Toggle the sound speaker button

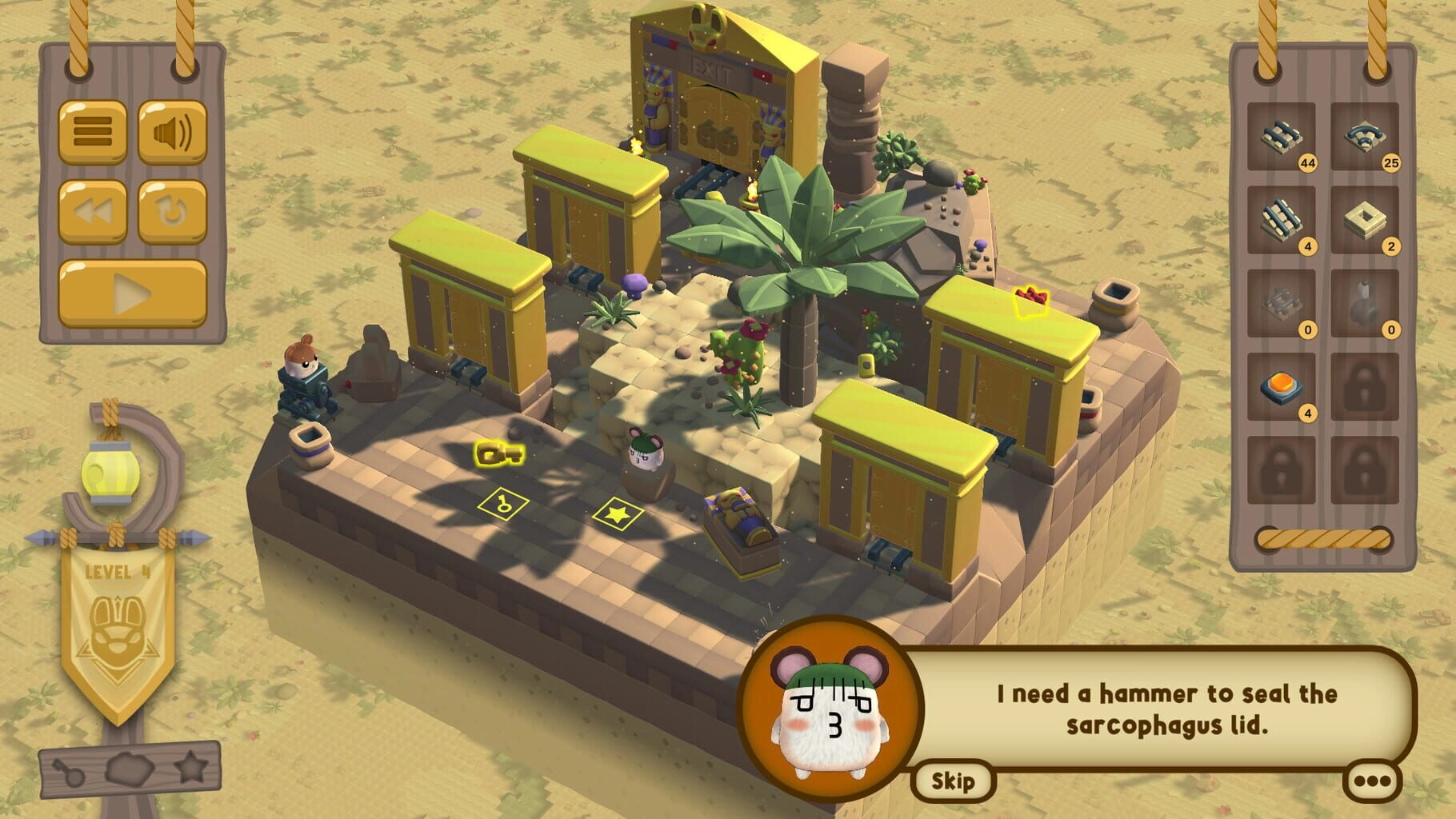coord(172,132)
